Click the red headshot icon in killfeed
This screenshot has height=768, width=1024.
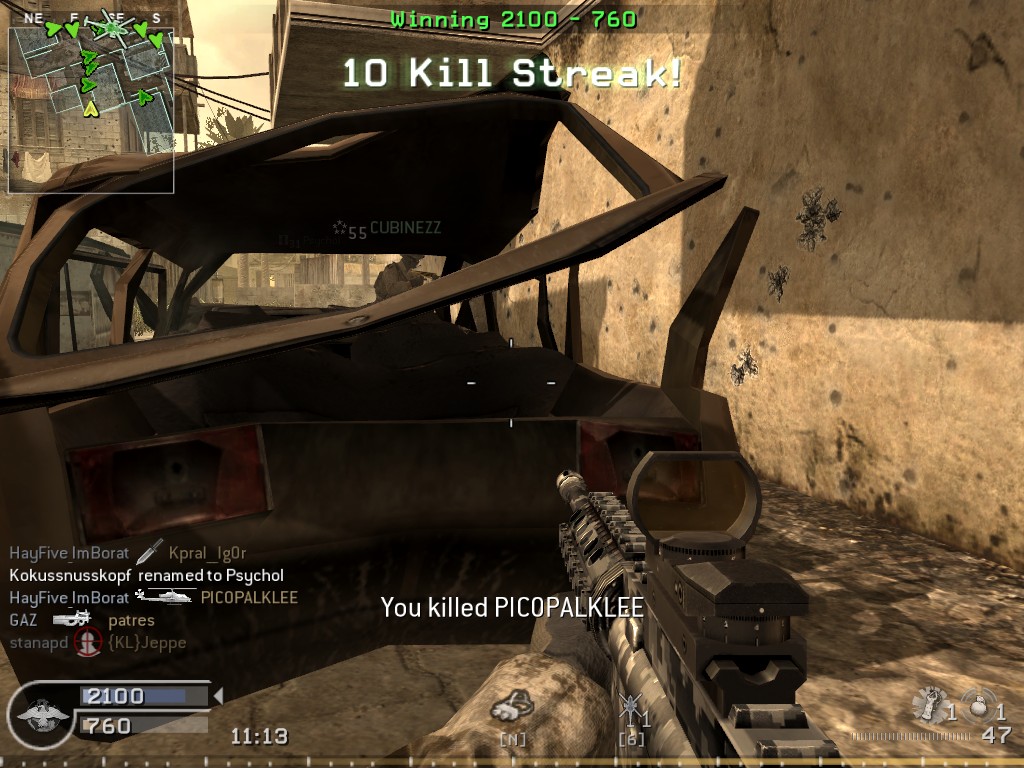click(89, 643)
